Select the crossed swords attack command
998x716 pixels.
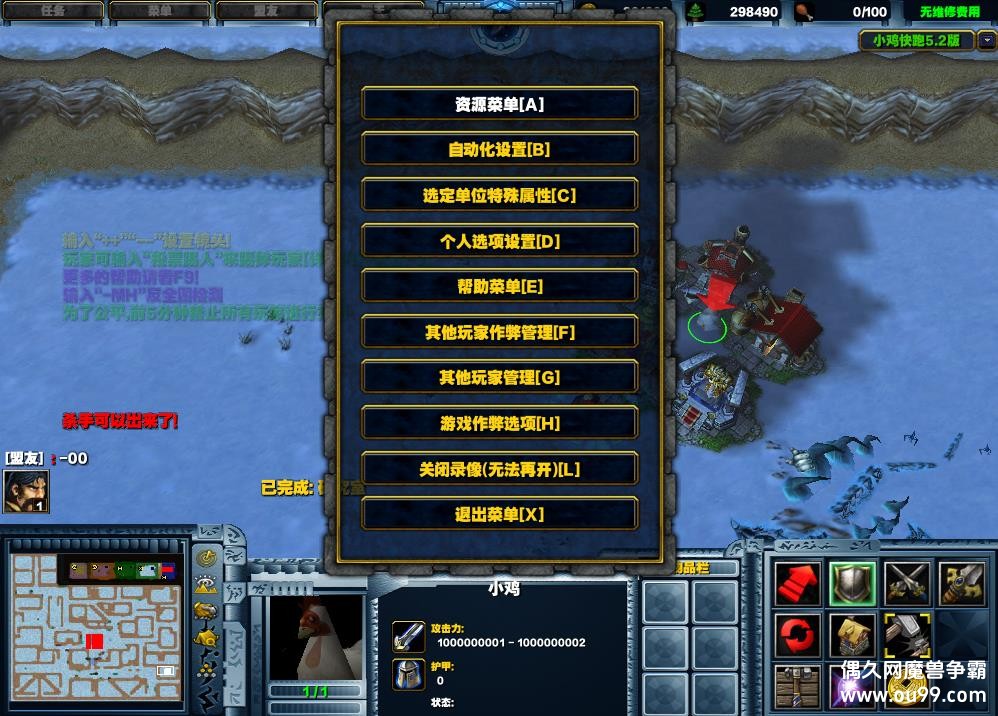(906, 583)
